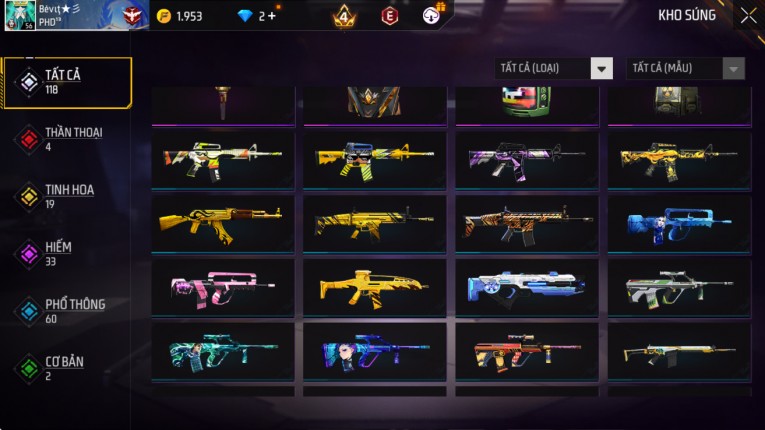Open the player profile avatar
The image size is (765, 430).
(x=17, y=15)
